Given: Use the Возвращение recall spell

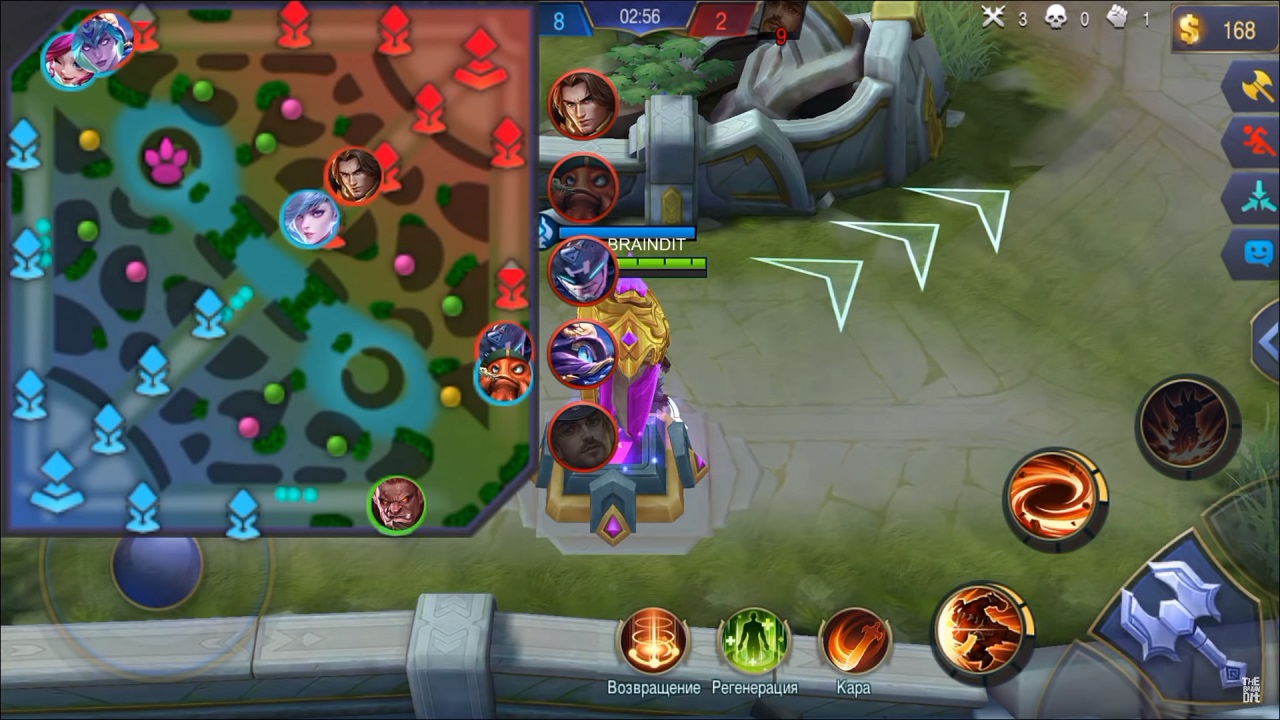Looking at the screenshot, I should pyautogui.click(x=653, y=640).
